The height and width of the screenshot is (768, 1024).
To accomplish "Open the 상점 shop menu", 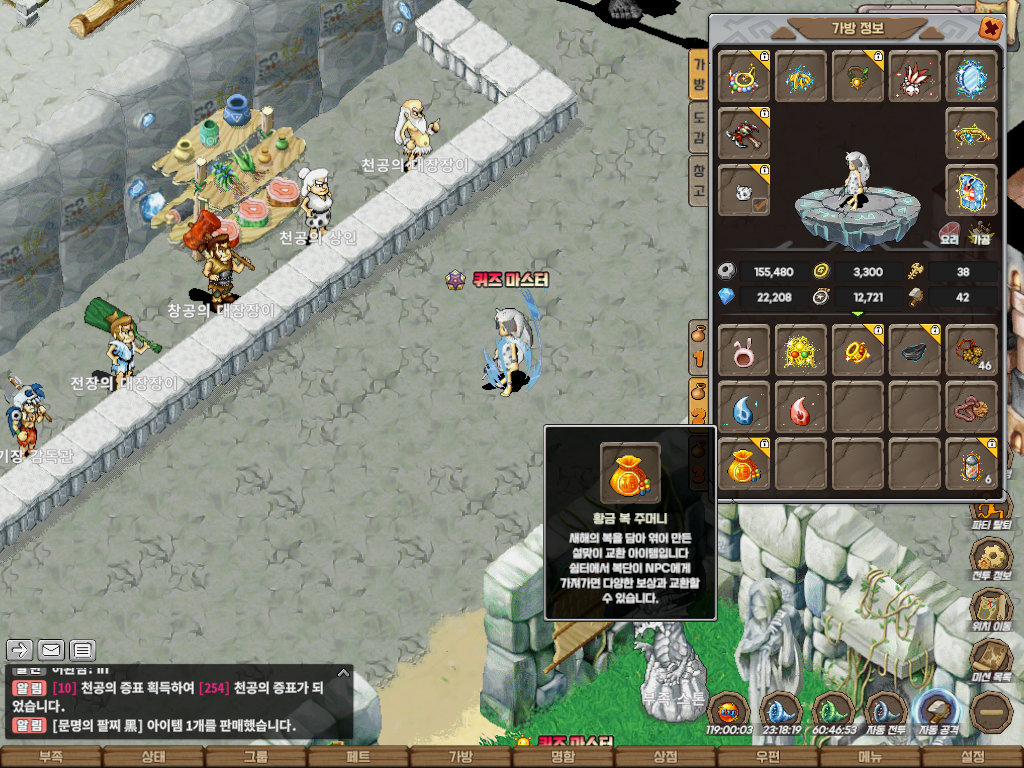I will [x=665, y=757].
